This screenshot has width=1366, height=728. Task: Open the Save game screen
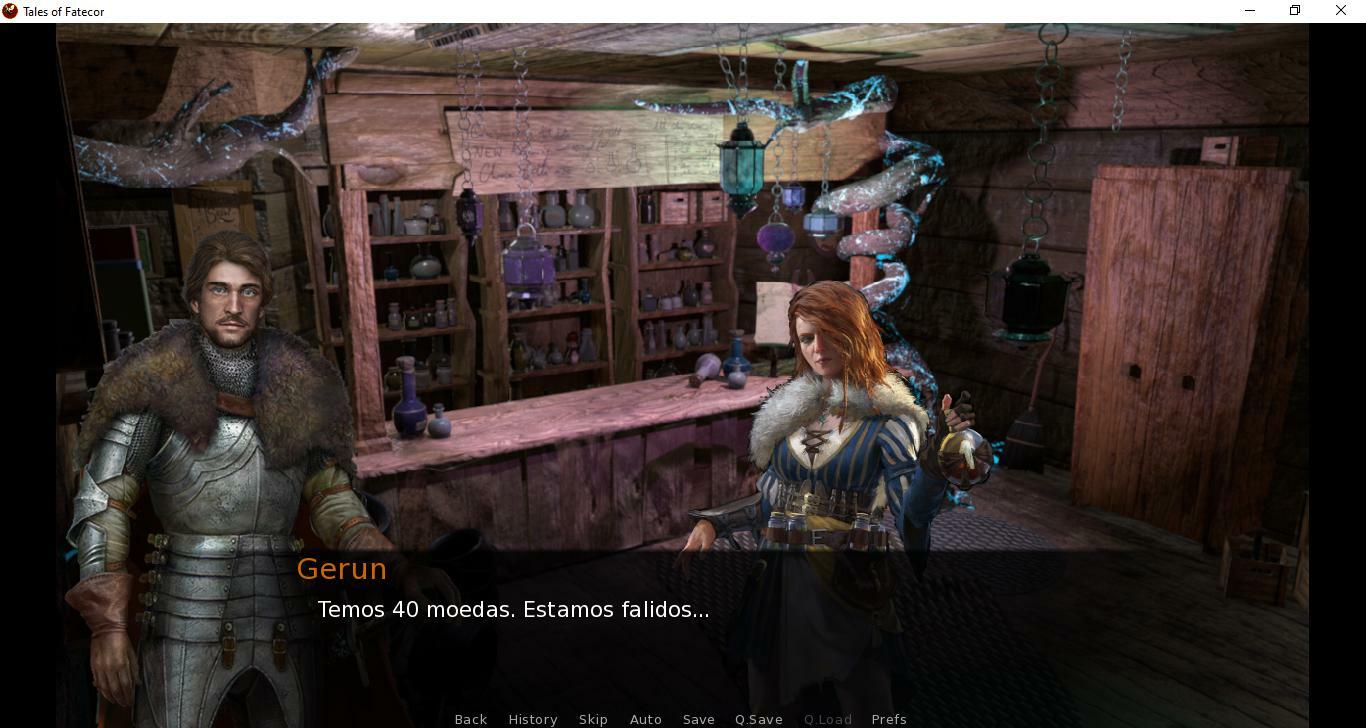click(698, 719)
